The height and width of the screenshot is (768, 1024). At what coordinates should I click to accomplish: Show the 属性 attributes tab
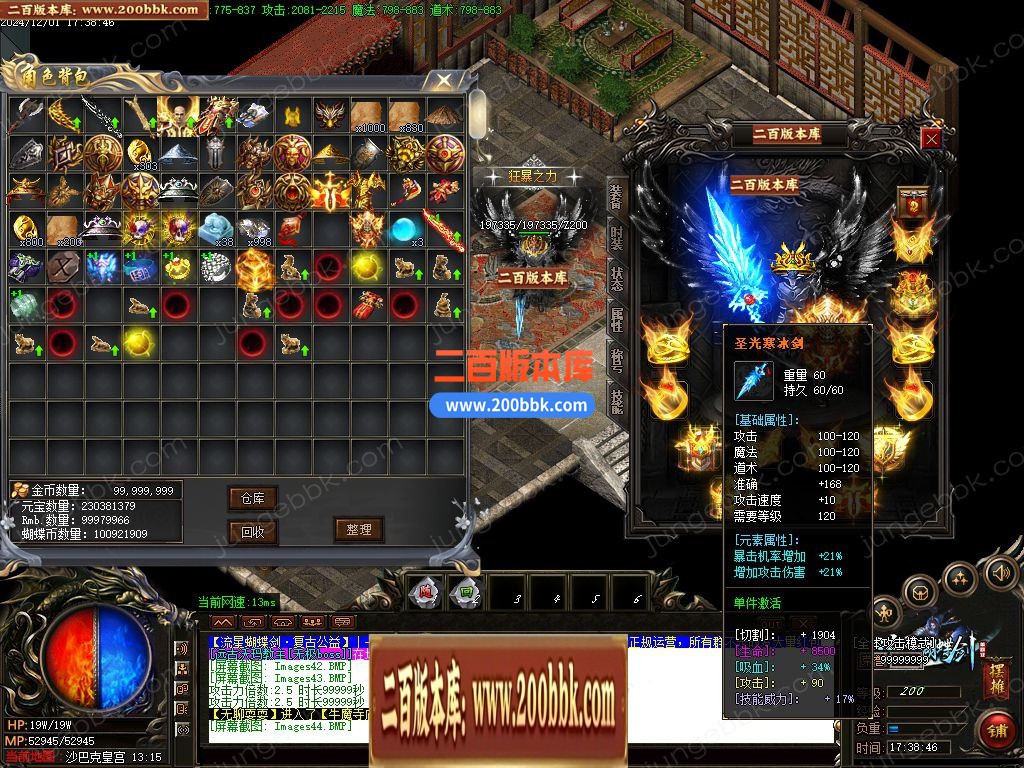click(616, 321)
